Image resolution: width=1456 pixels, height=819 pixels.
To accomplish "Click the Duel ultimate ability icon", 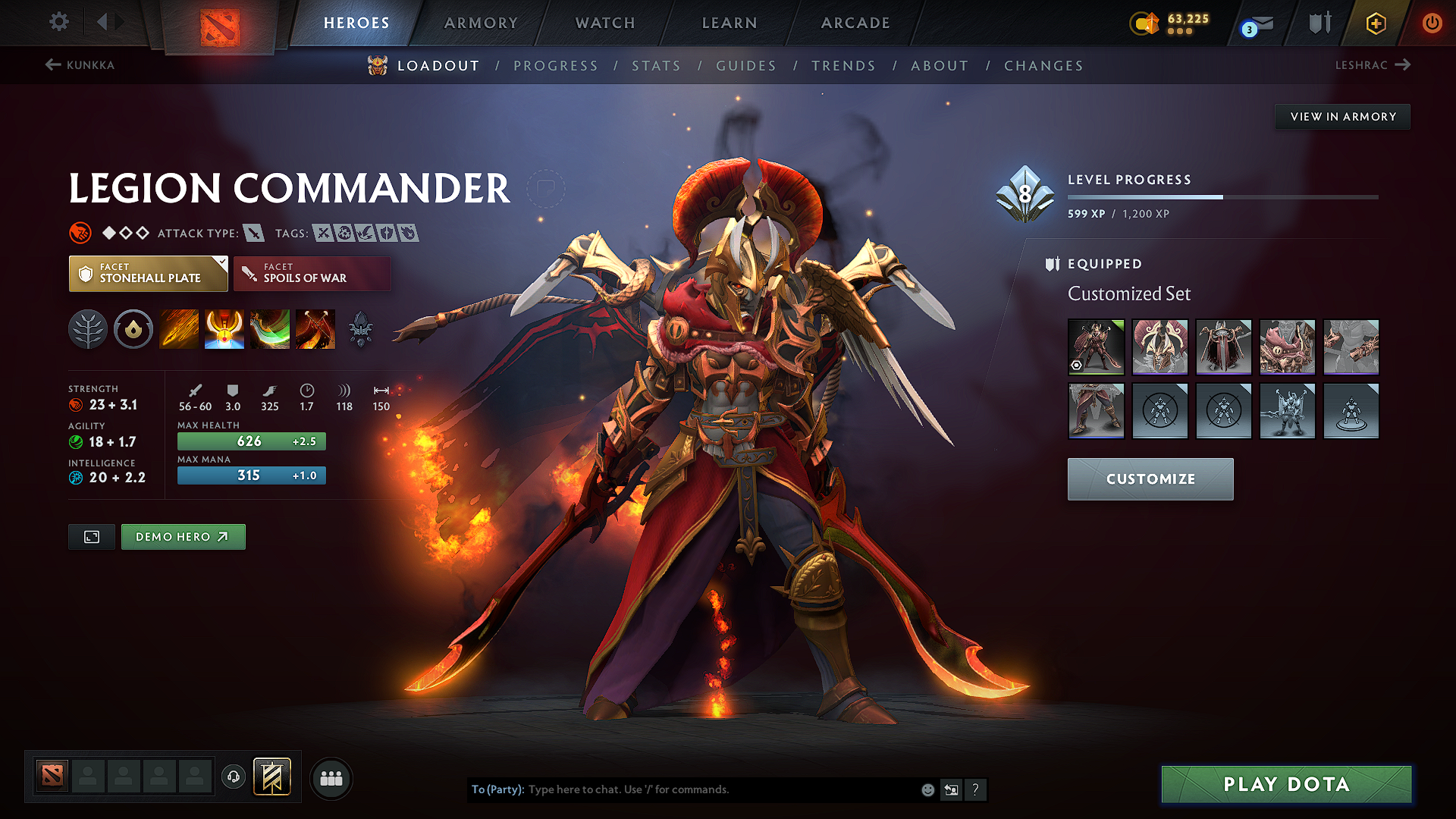I will point(315,329).
